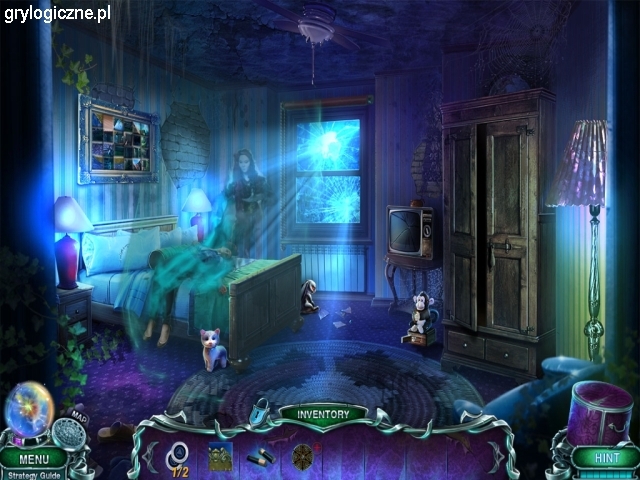Use the HINT button
Image resolution: width=640 pixels, height=480 pixels.
tap(606, 457)
